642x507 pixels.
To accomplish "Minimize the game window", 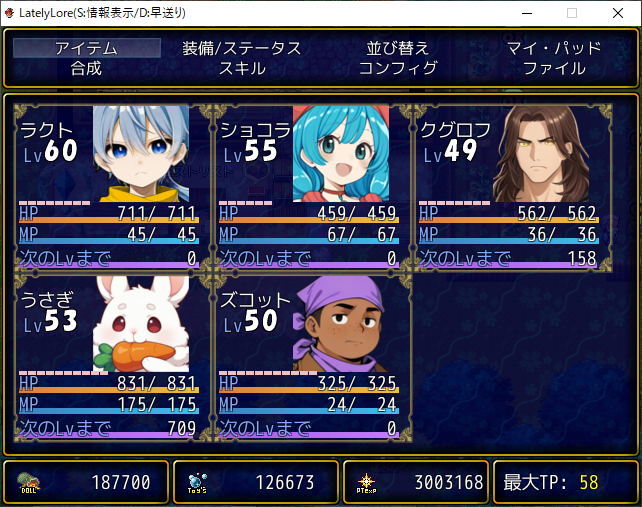I will (526, 13).
